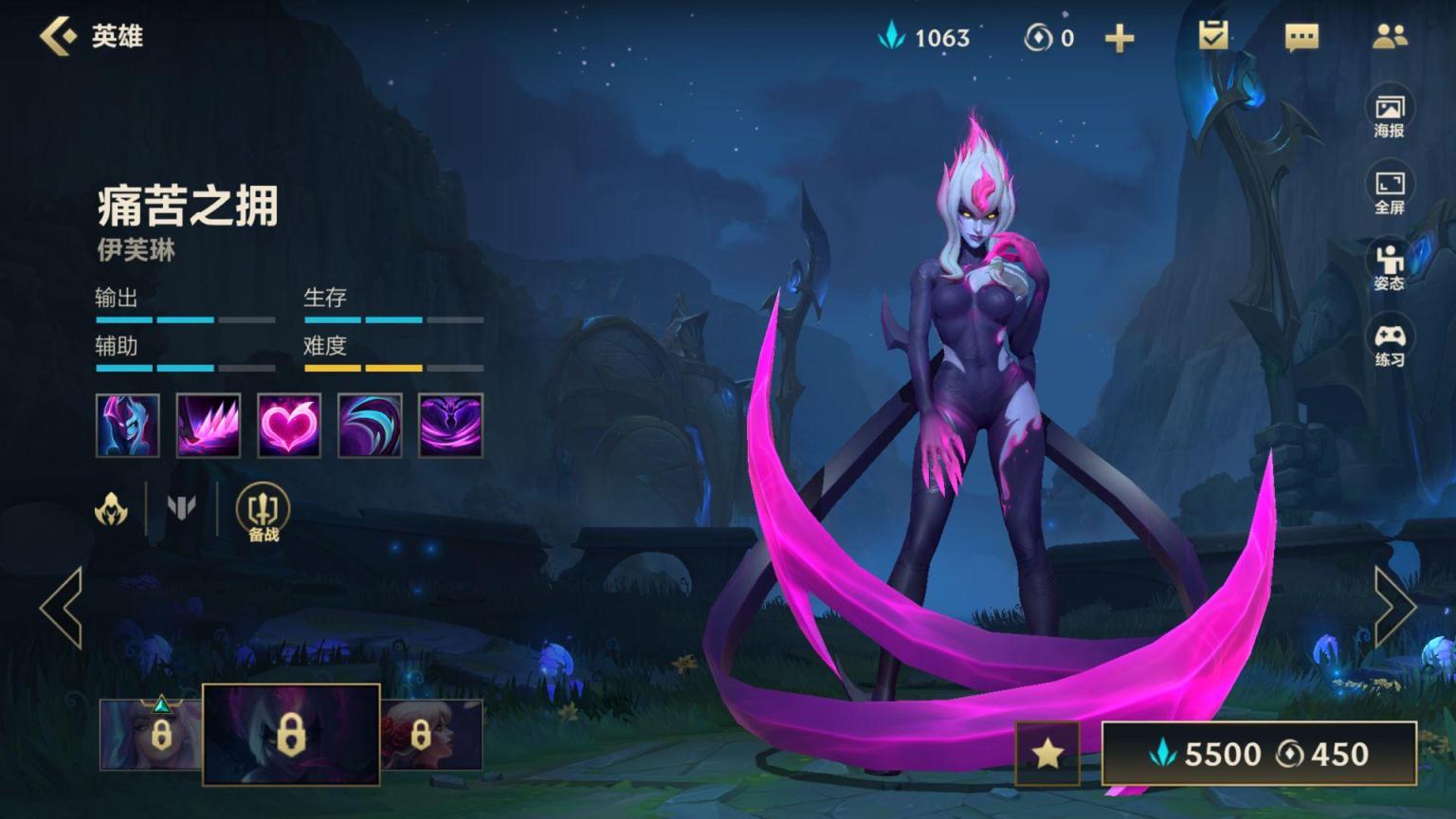1456x819 pixels.
Task: Click the star favorite button
Action: point(1047,754)
